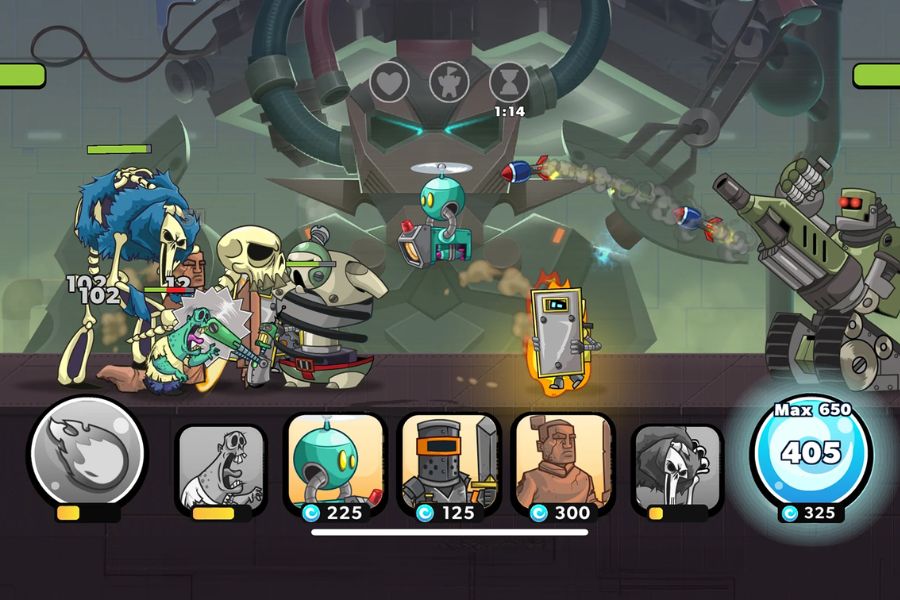Upgrade the energy orb for 325

click(811, 453)
